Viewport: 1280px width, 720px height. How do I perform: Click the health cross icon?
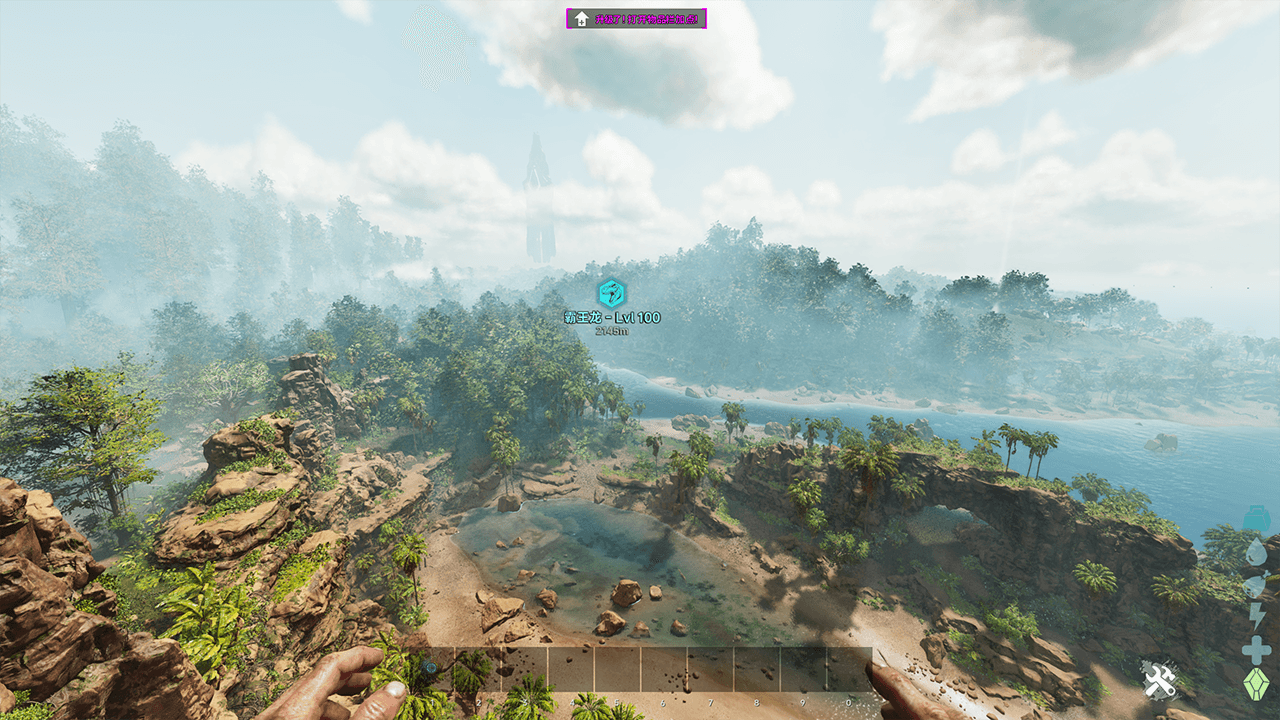(x=1256, y=650)
